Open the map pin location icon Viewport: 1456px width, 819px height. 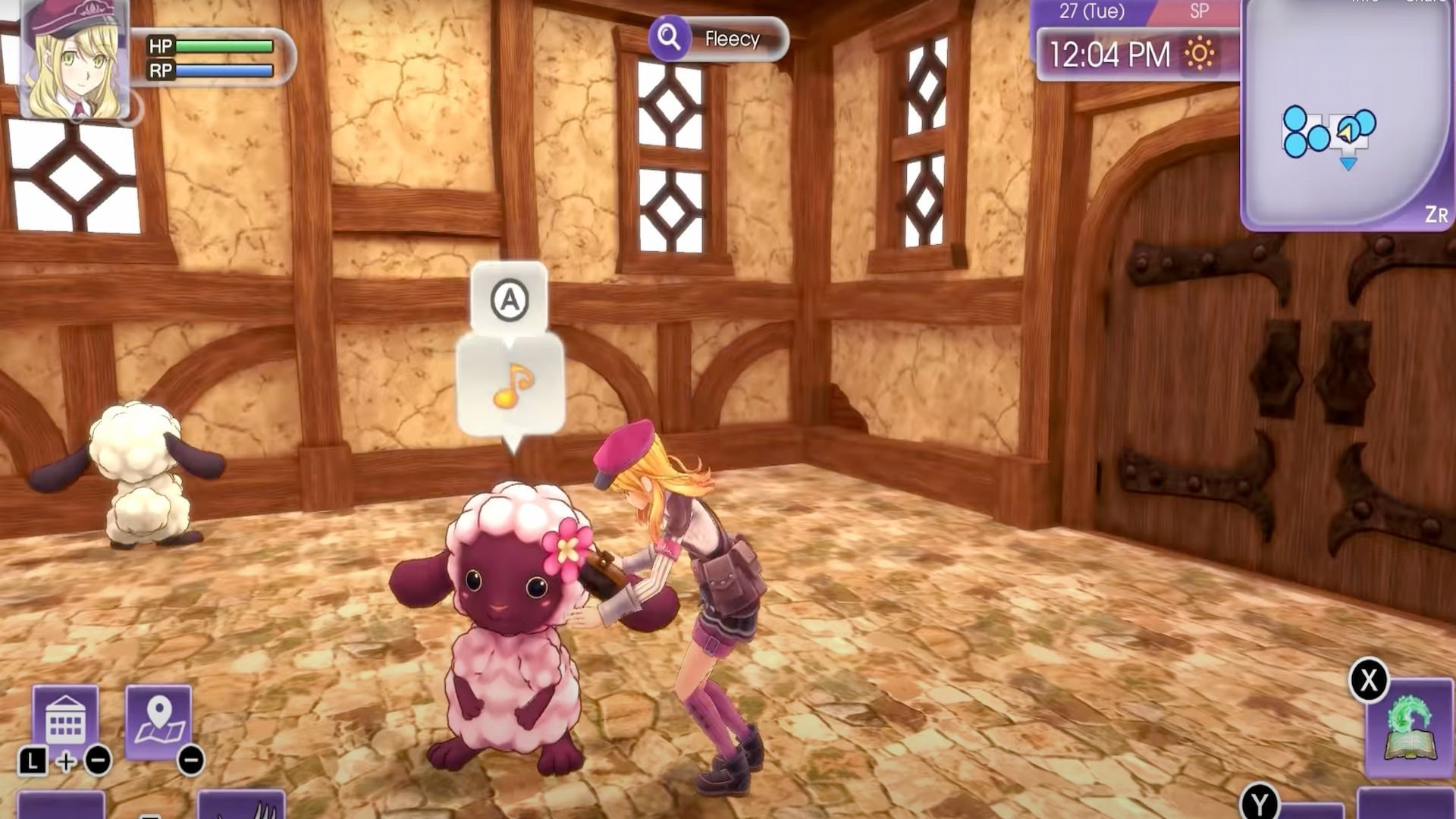158,715
